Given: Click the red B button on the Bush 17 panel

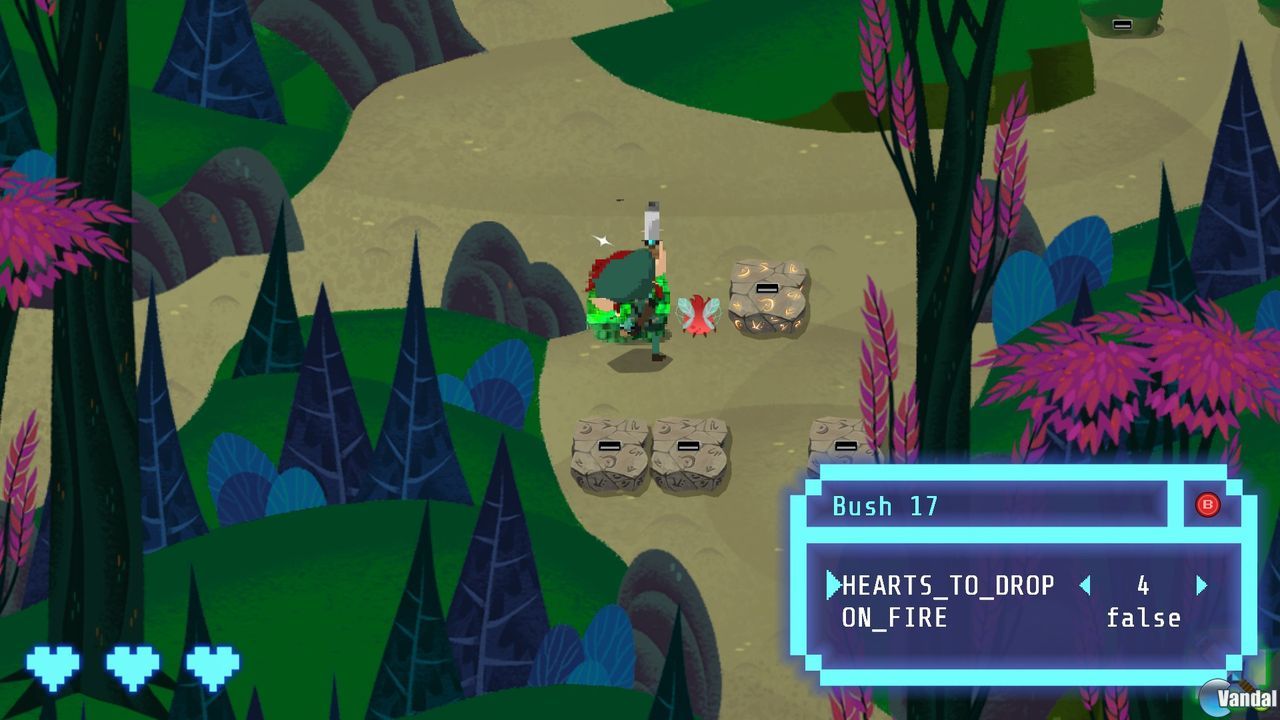Looking at the screenshot, I should (1207, 506).
